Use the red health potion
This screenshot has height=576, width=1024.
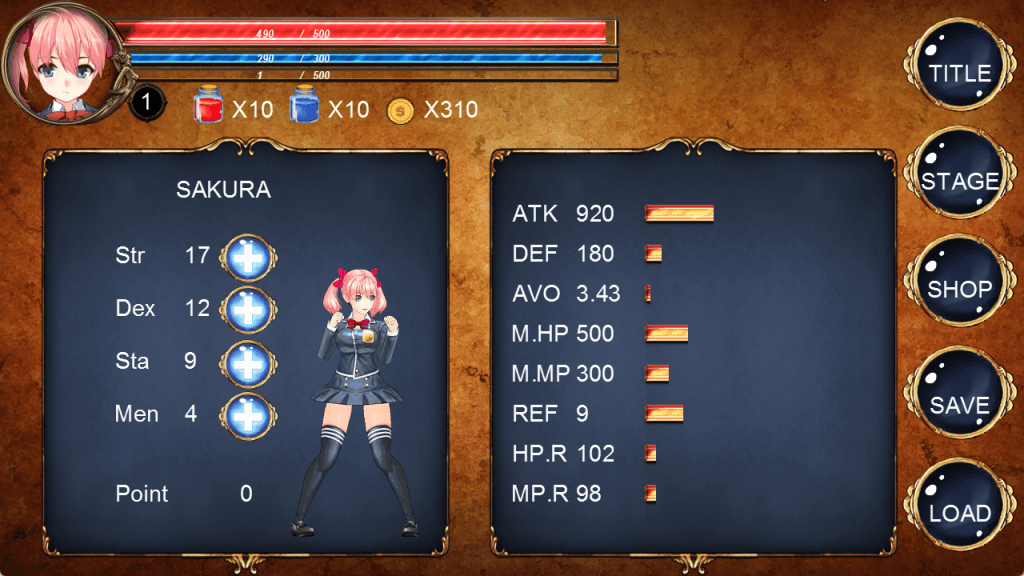pyautogui.click(x=208, y=107)
